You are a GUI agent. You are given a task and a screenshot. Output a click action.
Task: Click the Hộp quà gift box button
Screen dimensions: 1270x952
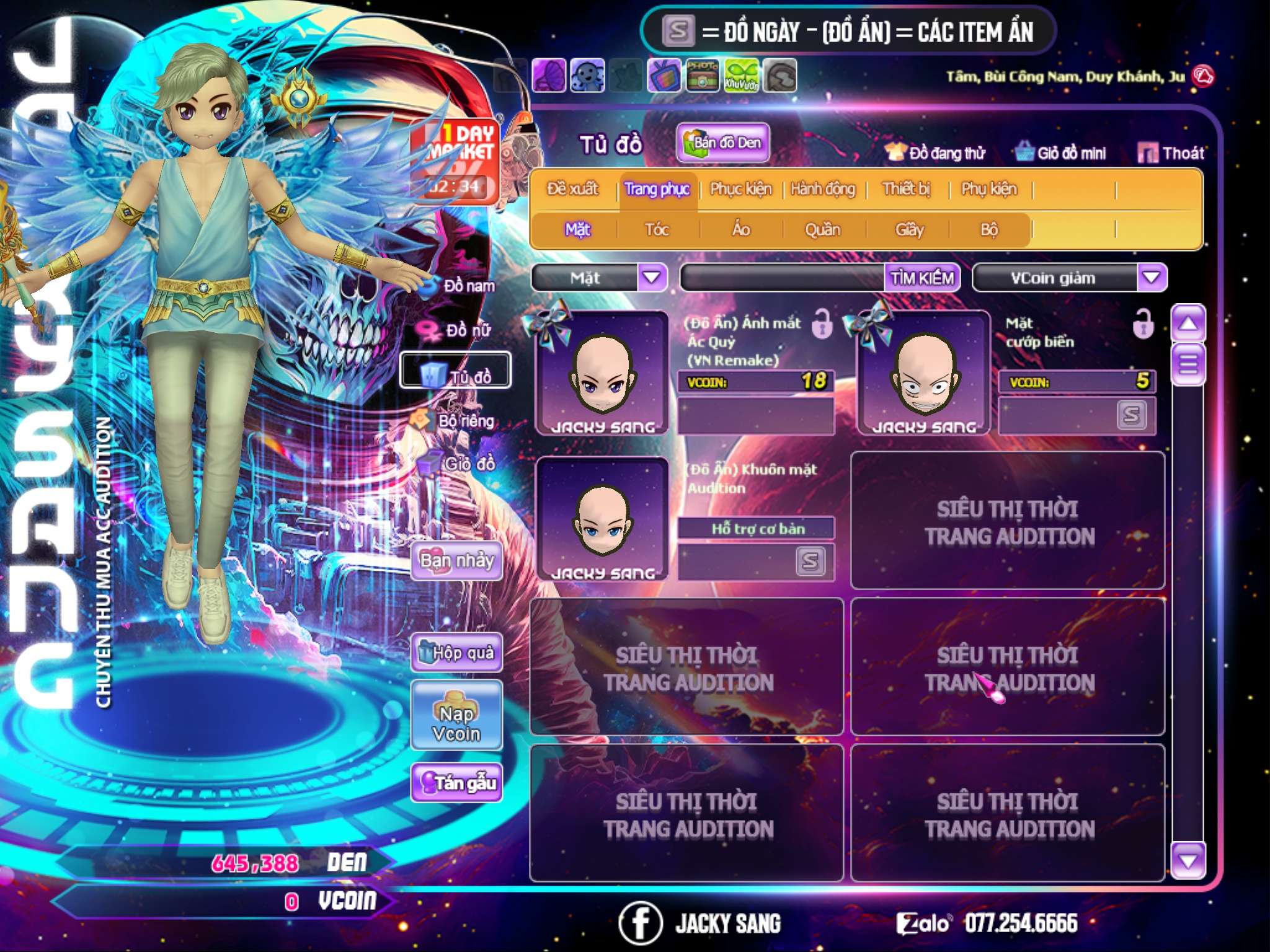pyautogui.click(x=456, y=653)
